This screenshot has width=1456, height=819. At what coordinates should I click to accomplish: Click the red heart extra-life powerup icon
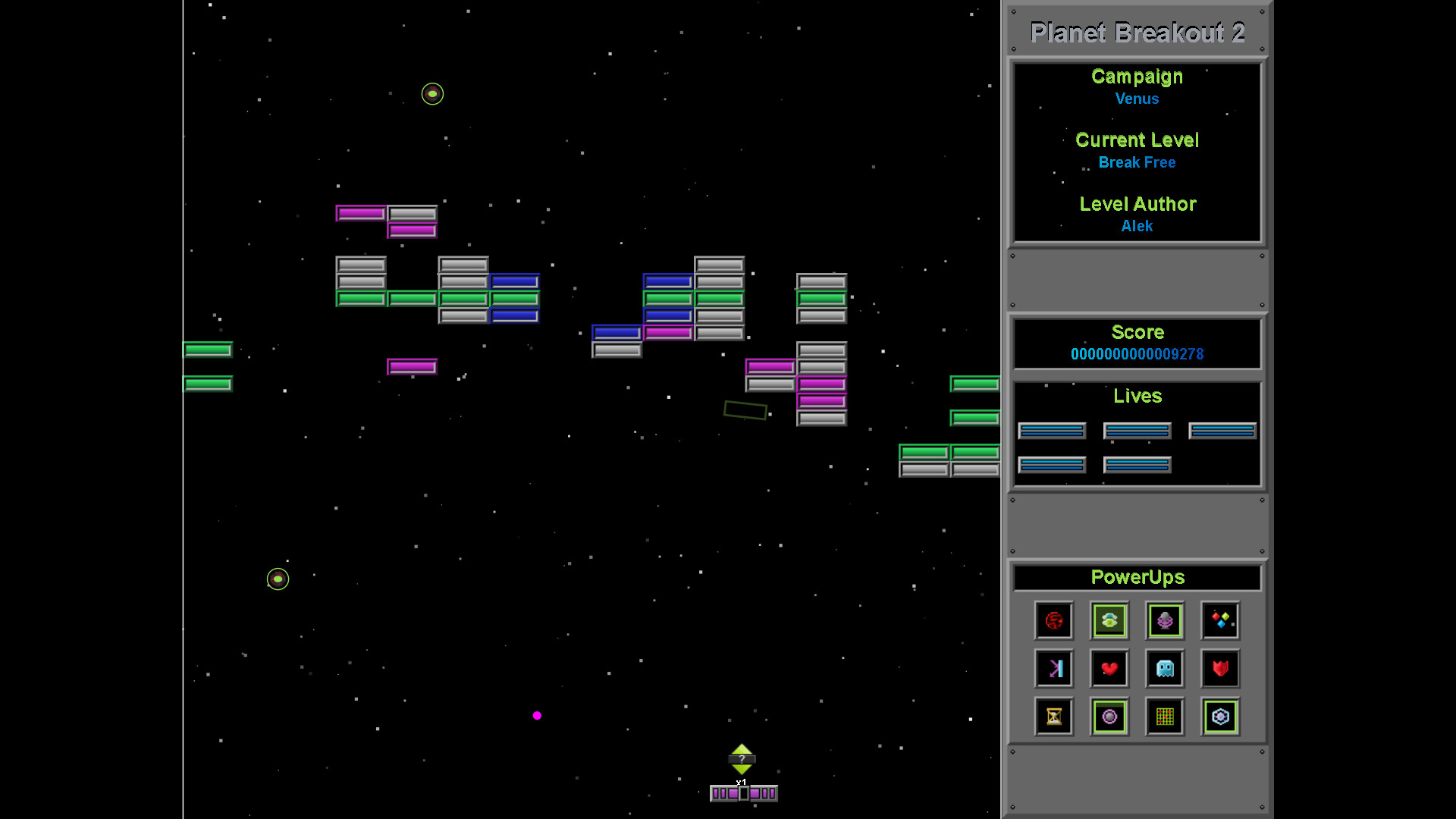pos(1109,668)
